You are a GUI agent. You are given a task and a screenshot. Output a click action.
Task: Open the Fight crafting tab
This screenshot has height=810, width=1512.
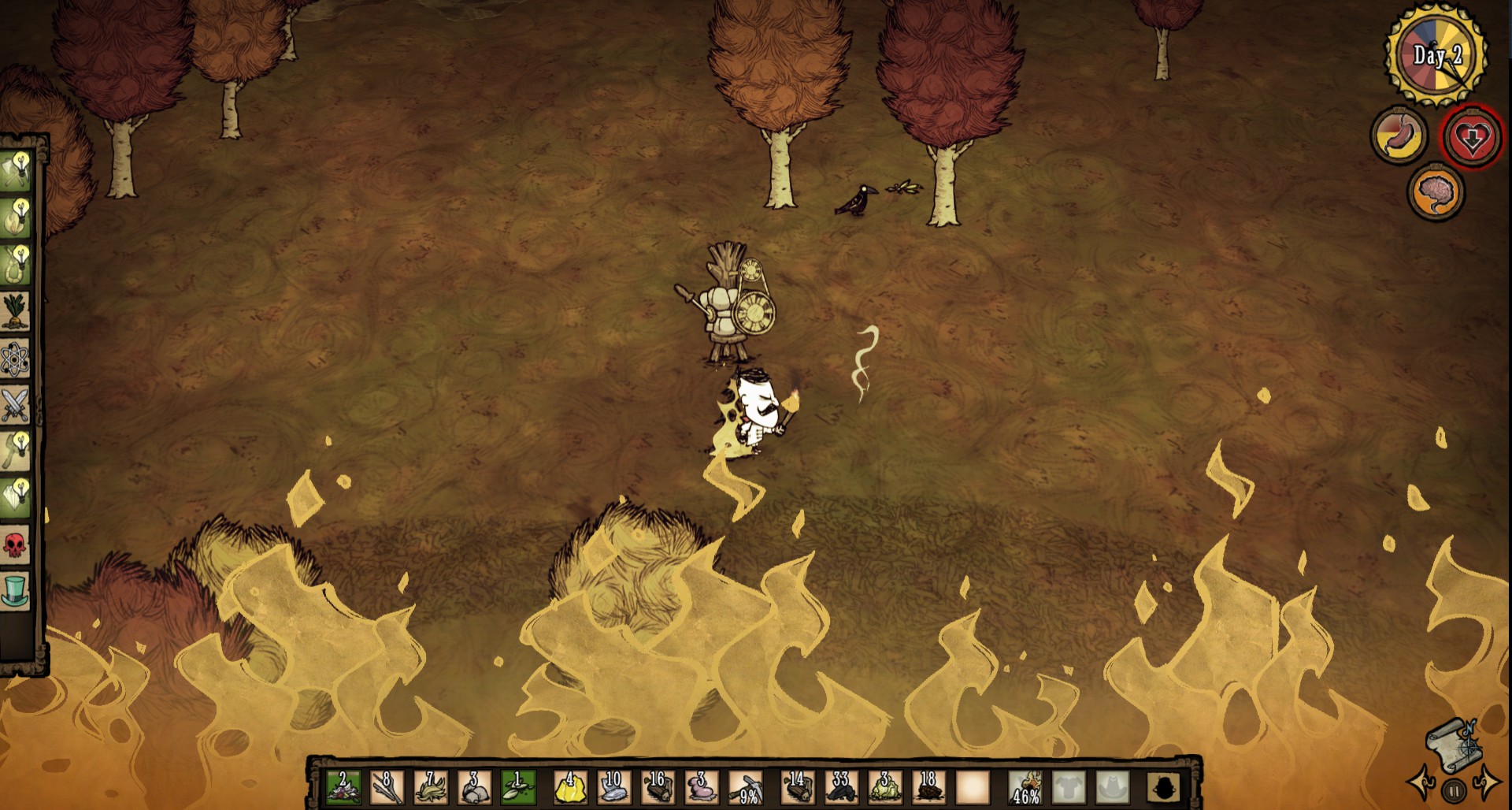click(15, 405)
